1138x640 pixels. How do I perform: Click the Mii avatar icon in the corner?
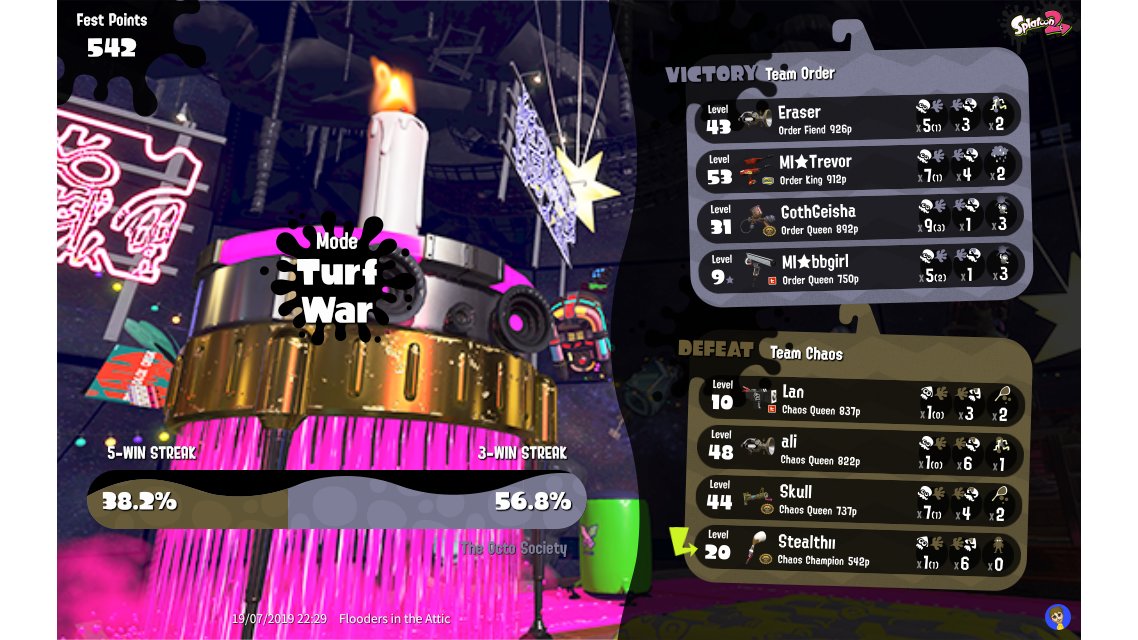click(x=1058, y=616)
